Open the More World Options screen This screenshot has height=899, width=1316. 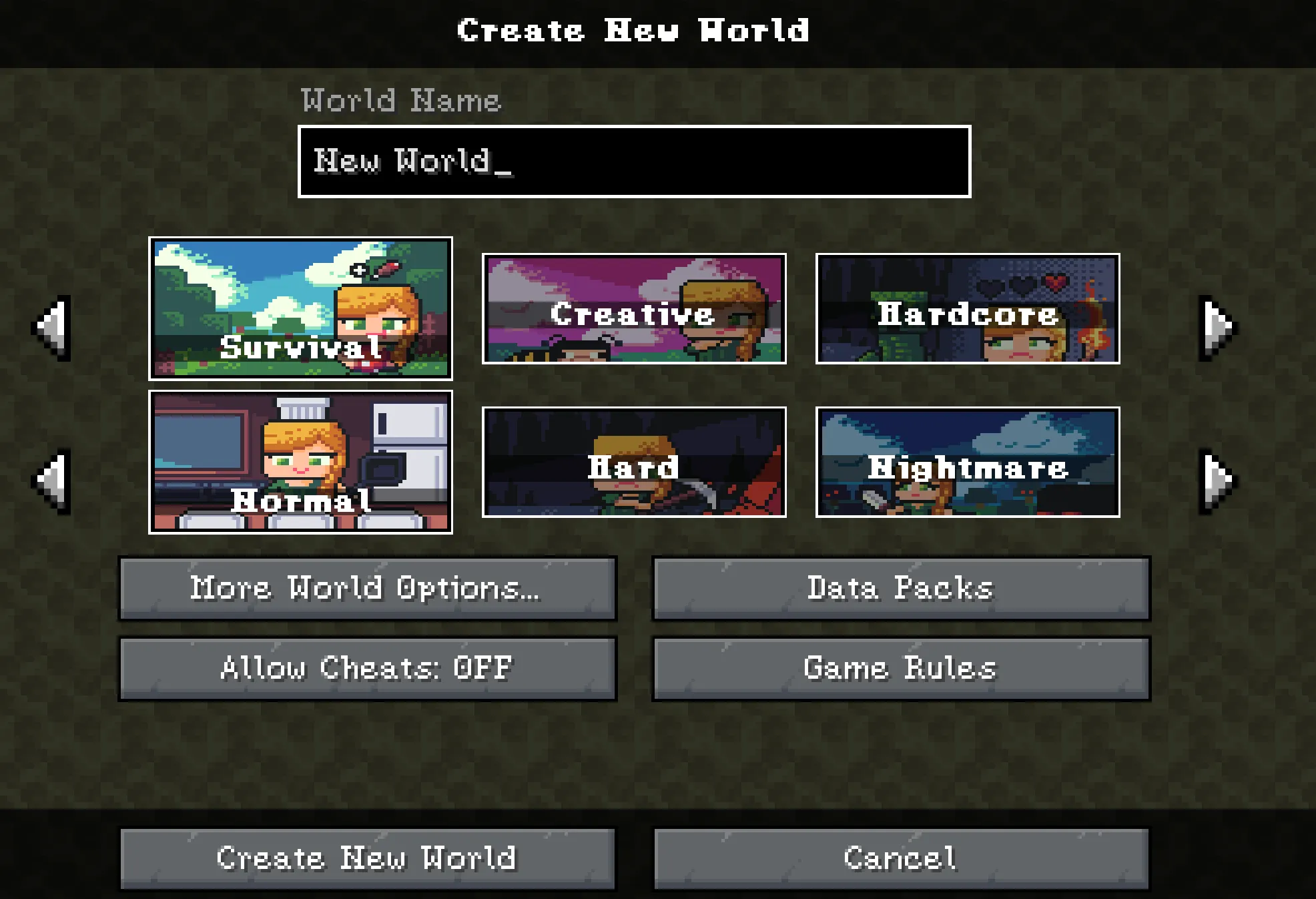tap(368, 589)
